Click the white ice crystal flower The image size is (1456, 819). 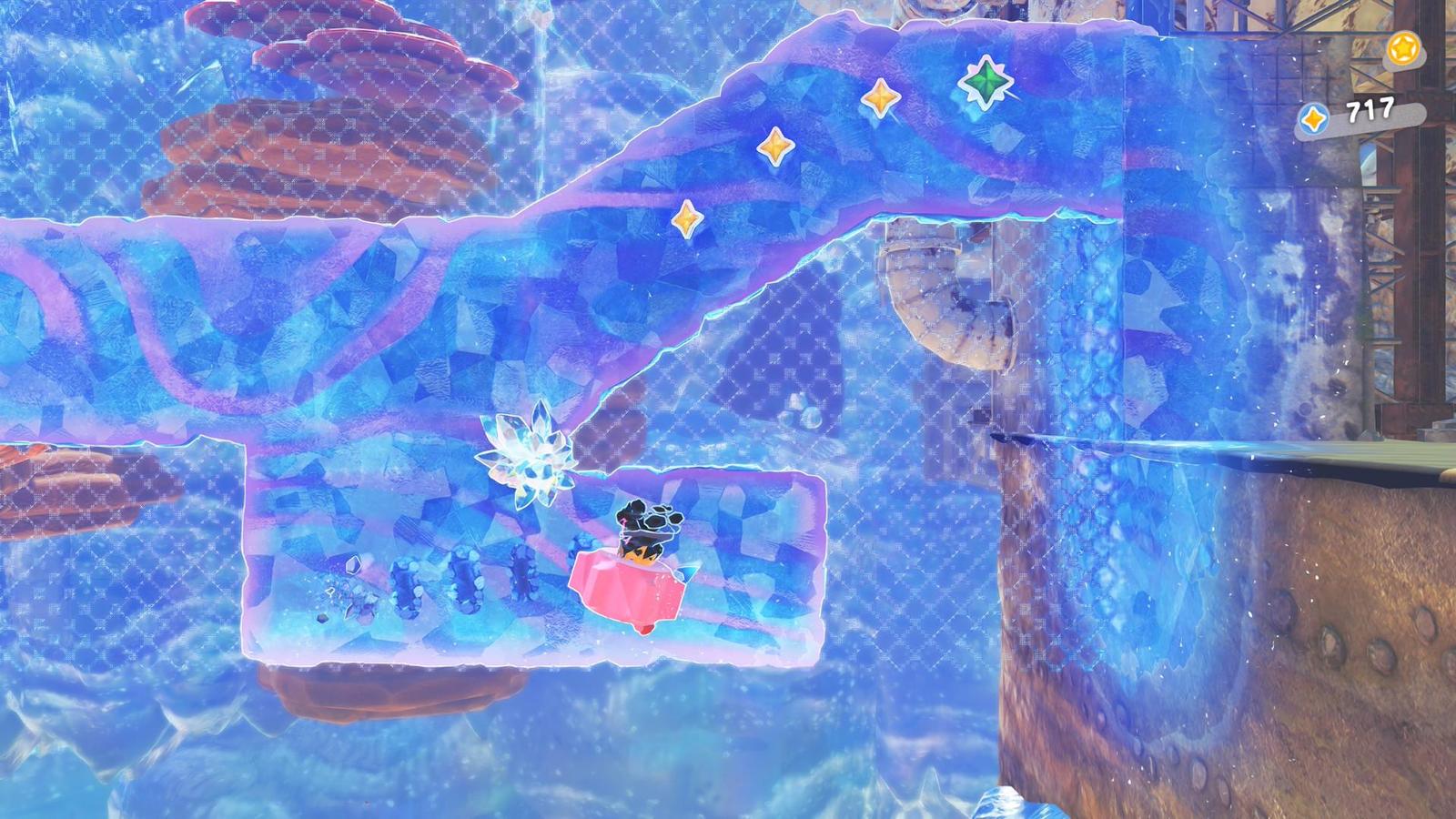528,455
